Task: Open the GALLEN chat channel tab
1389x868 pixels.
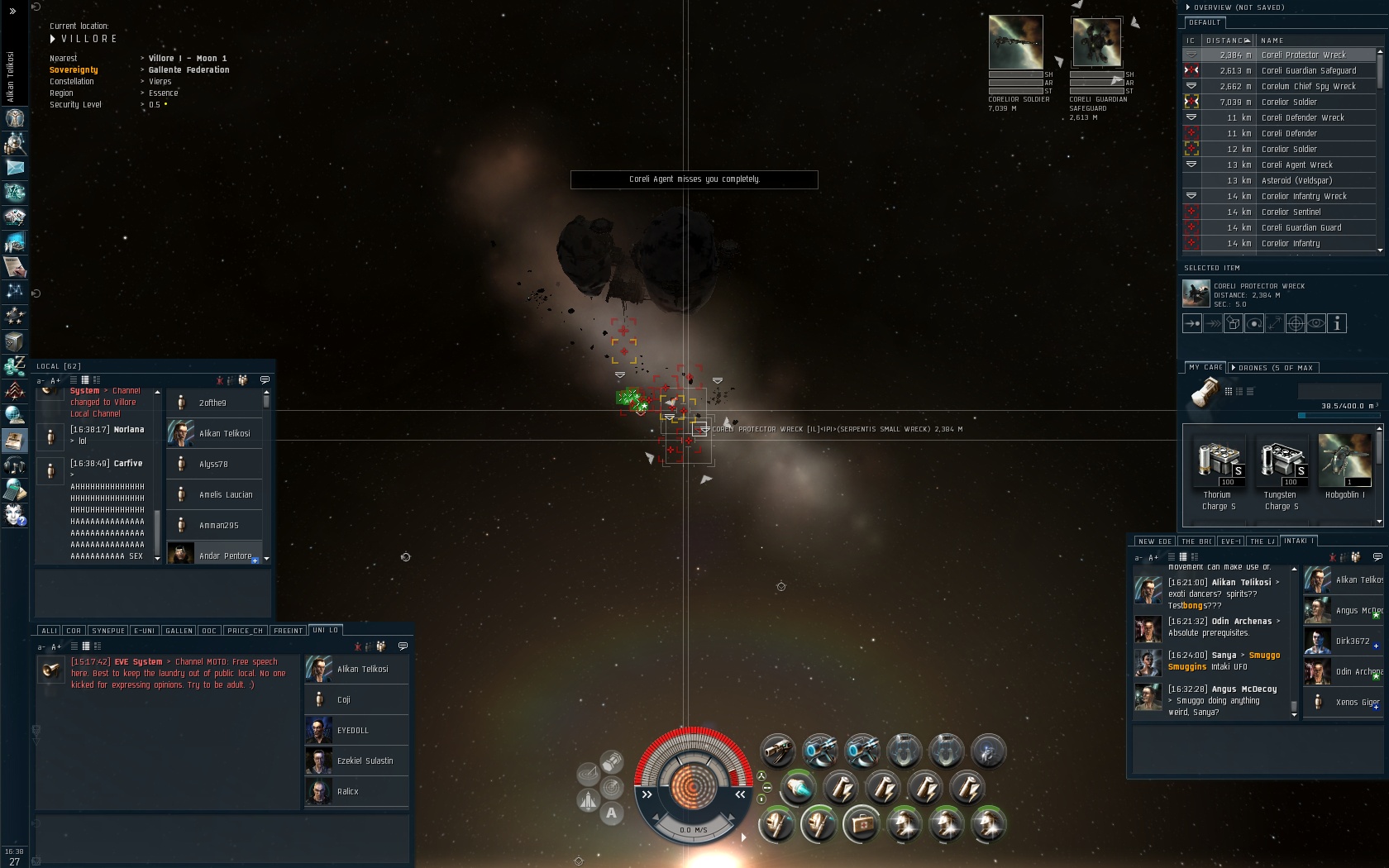Action: [179, 631]
